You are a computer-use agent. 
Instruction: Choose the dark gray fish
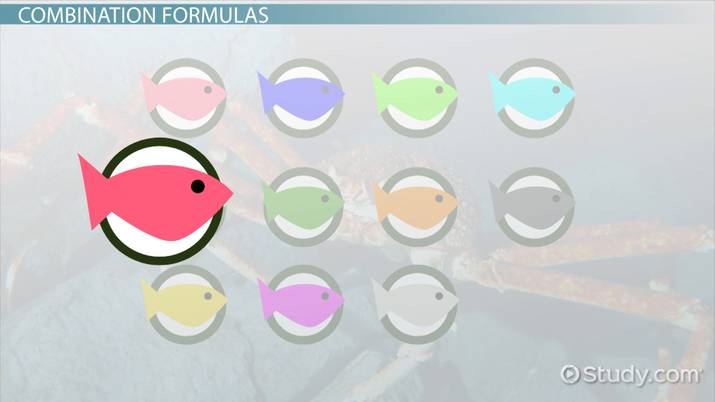click(533, 203)
